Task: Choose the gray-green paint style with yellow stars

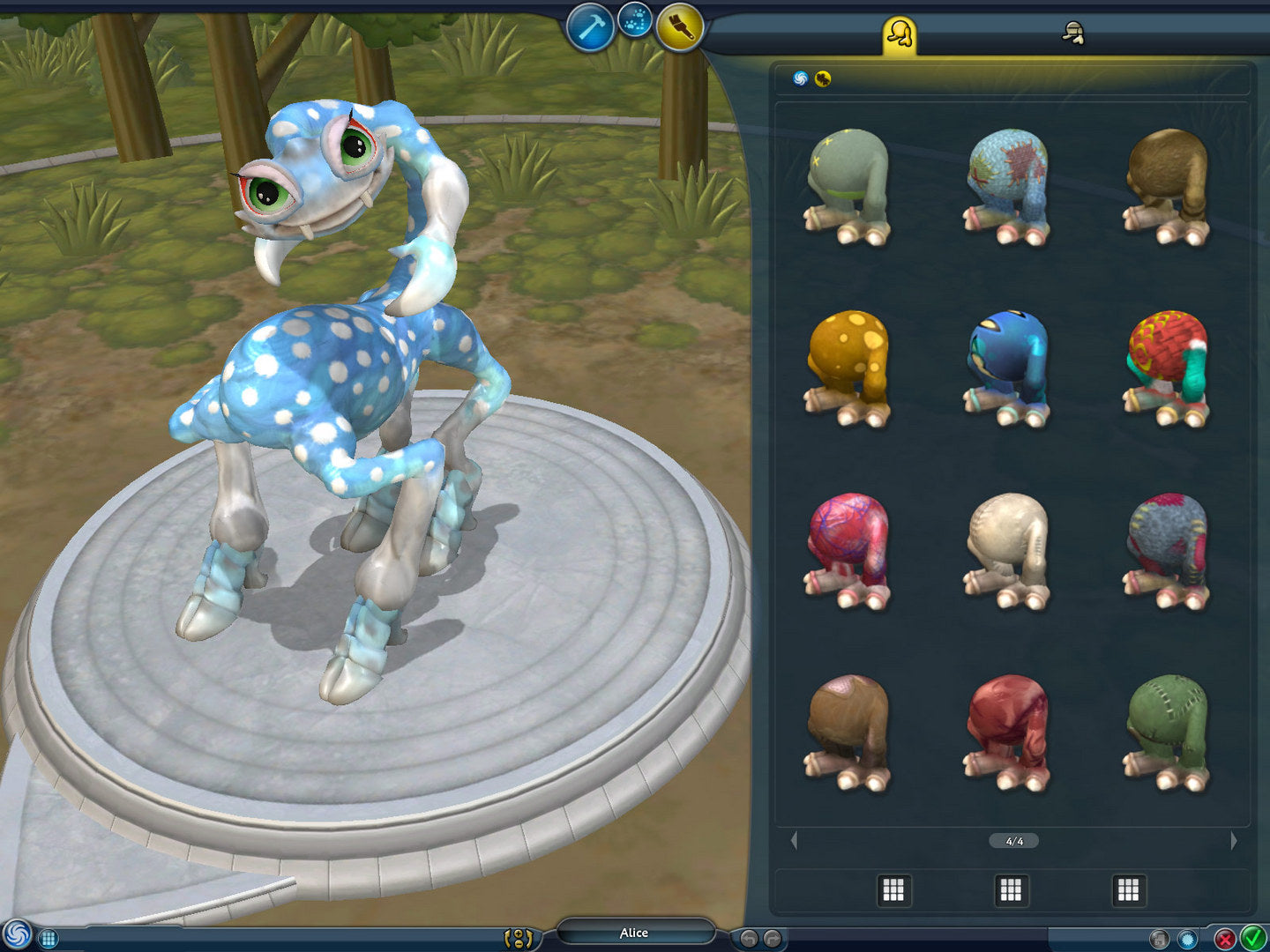Action: click(848, 186)
